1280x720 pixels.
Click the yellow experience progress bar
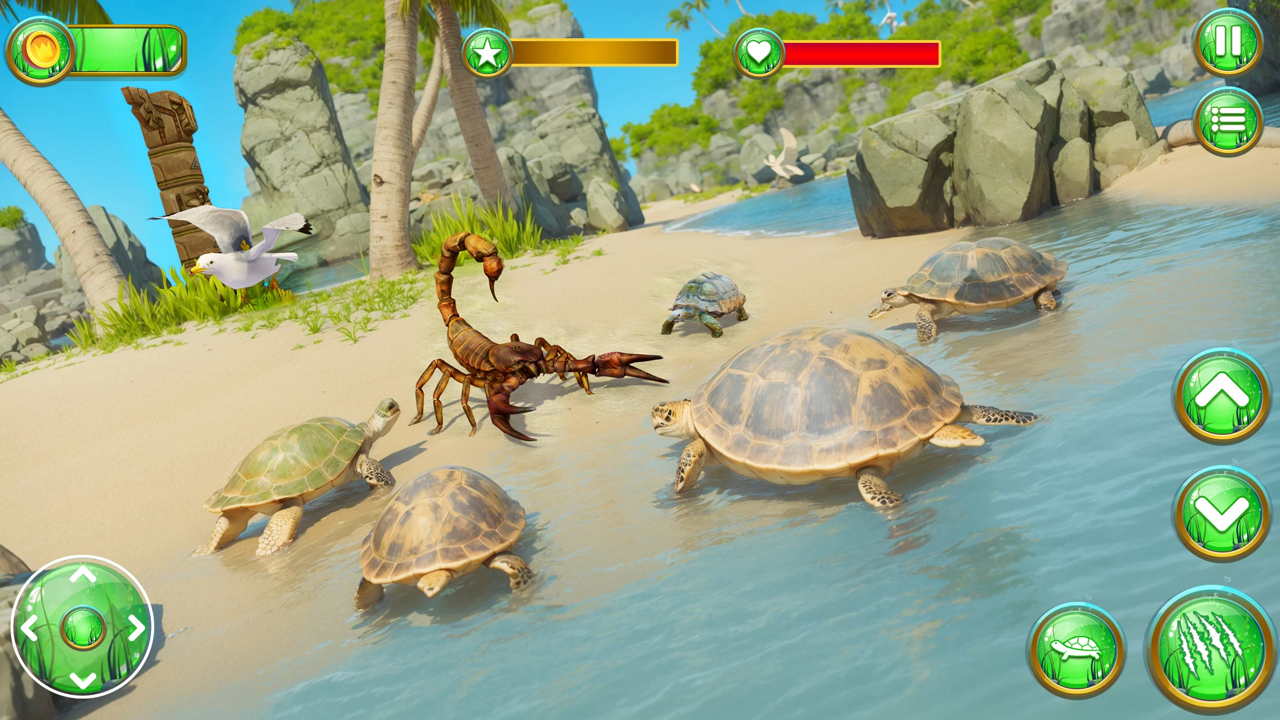coord(595,52)
